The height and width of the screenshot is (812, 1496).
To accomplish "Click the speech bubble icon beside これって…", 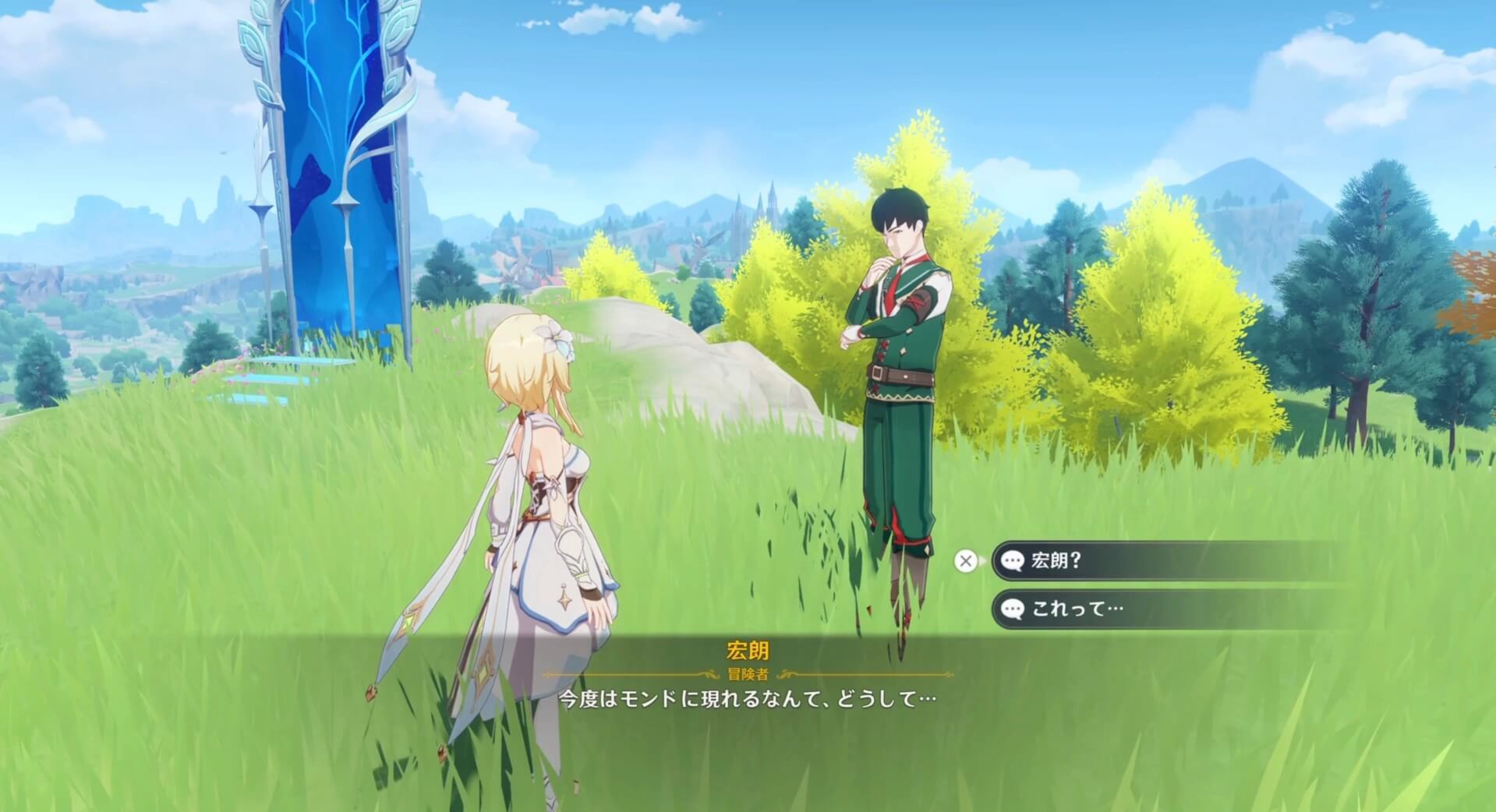I will (x=1013, y=608).
